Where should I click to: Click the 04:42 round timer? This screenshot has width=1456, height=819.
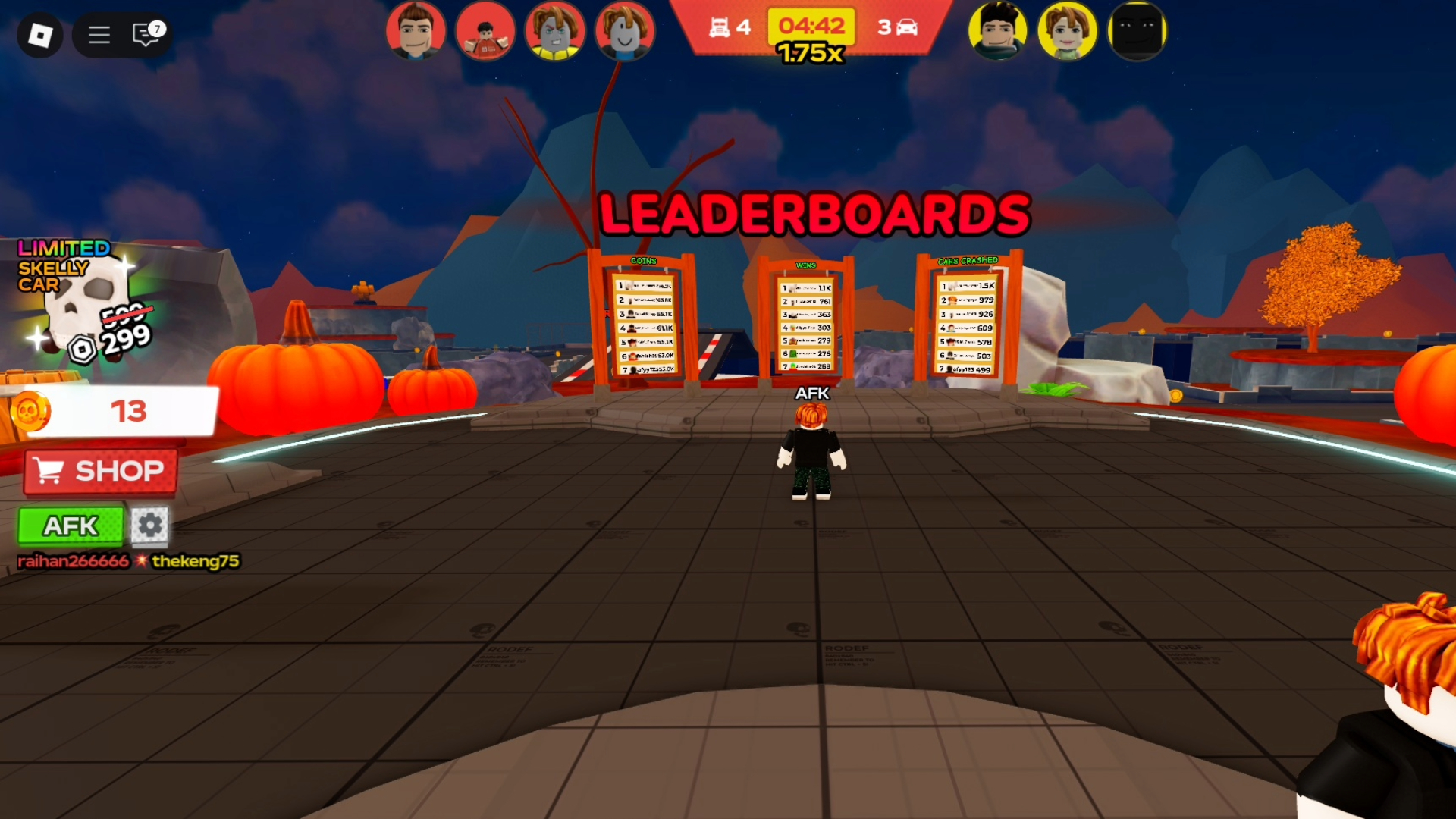[x=809, y=28]
